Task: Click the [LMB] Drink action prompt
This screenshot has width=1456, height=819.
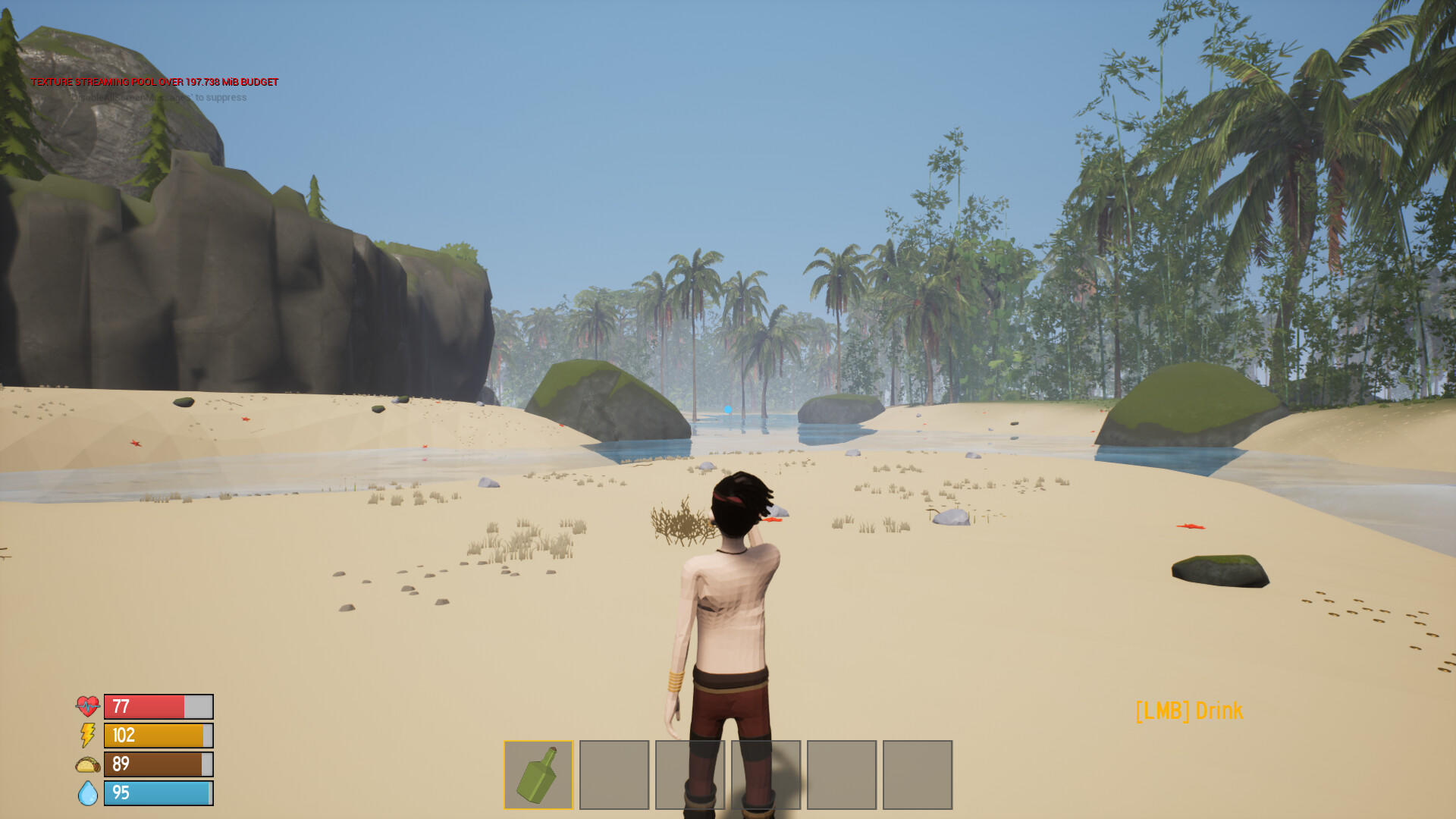Action: [1188, 711]
